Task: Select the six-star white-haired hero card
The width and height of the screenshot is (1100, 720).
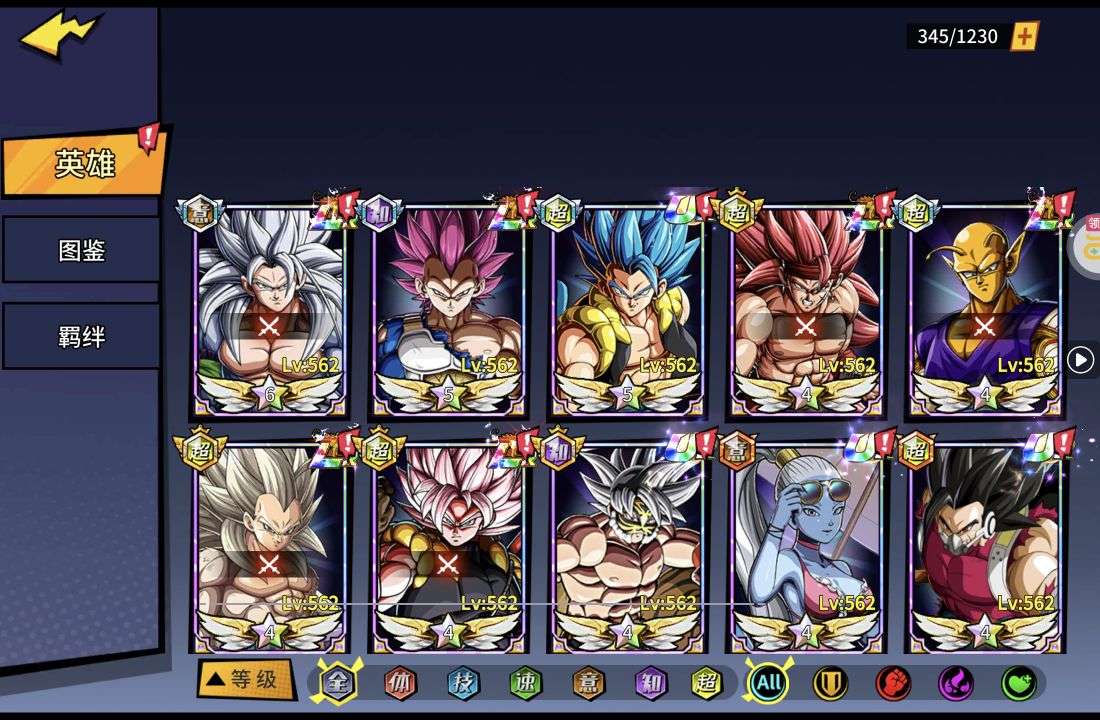Action: [x=270, y=310]
